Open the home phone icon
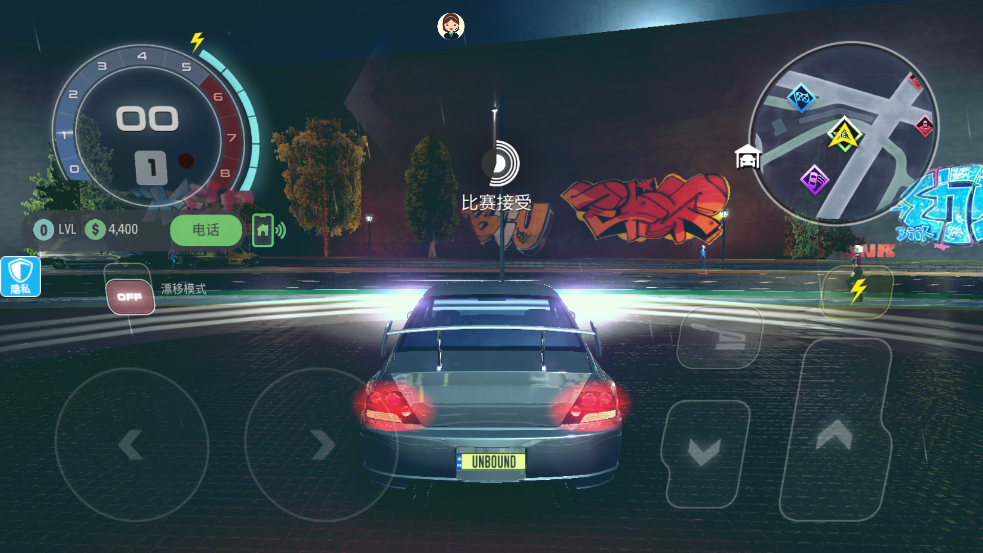The height and width of the screenshot is (553, 983). pyautogui.click(x=264, y=230)
